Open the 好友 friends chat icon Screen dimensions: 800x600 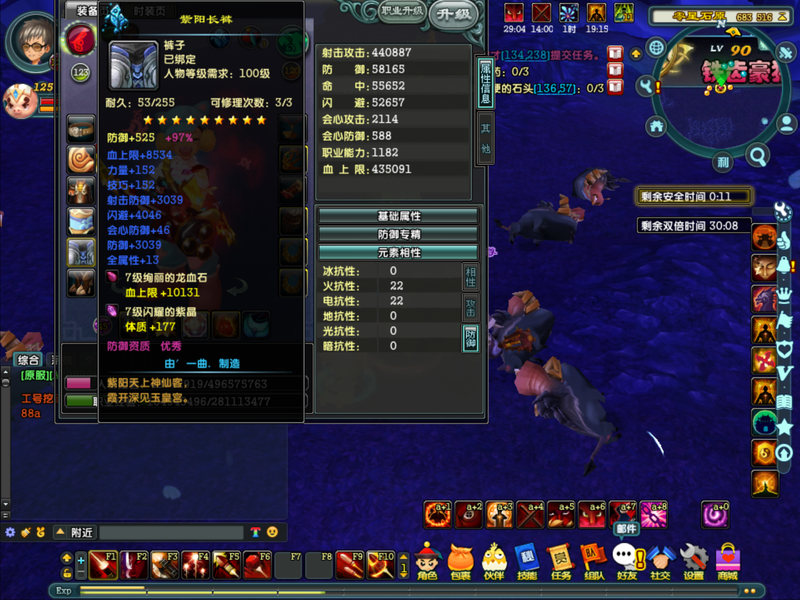pos(627,562)
